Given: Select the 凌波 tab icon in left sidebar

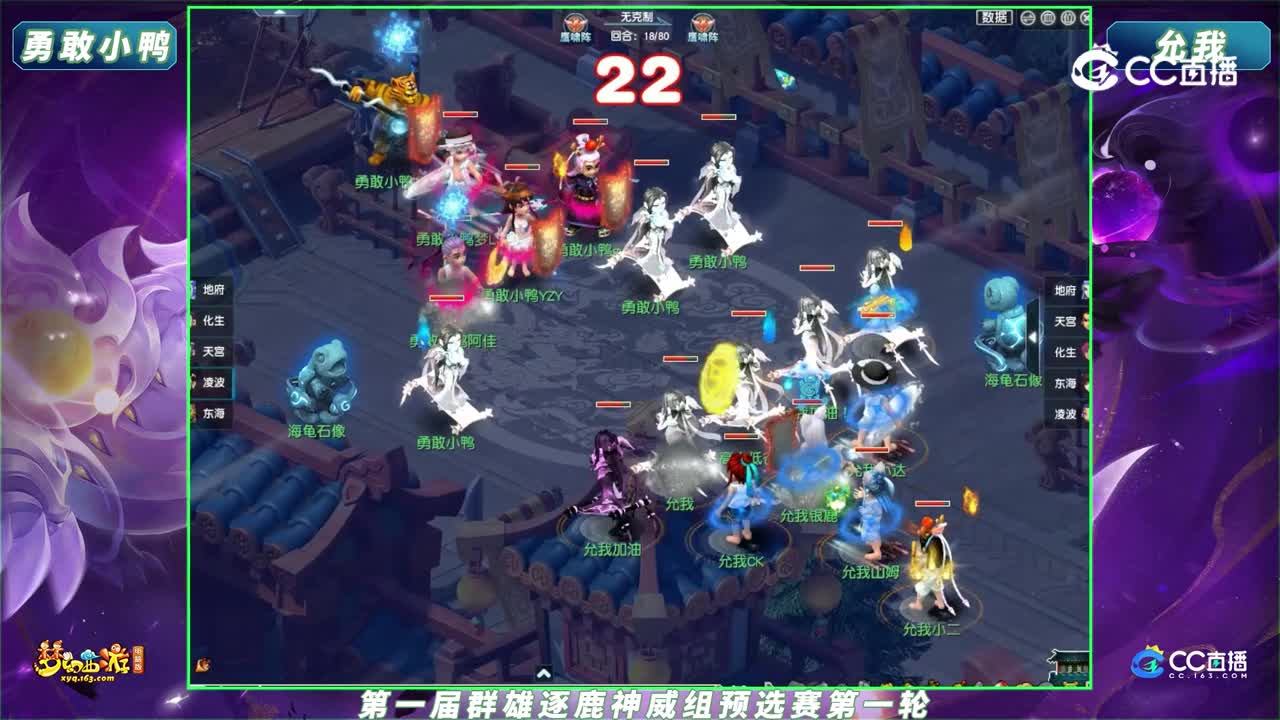Looking at the screenshot, I should coord(213,382).
